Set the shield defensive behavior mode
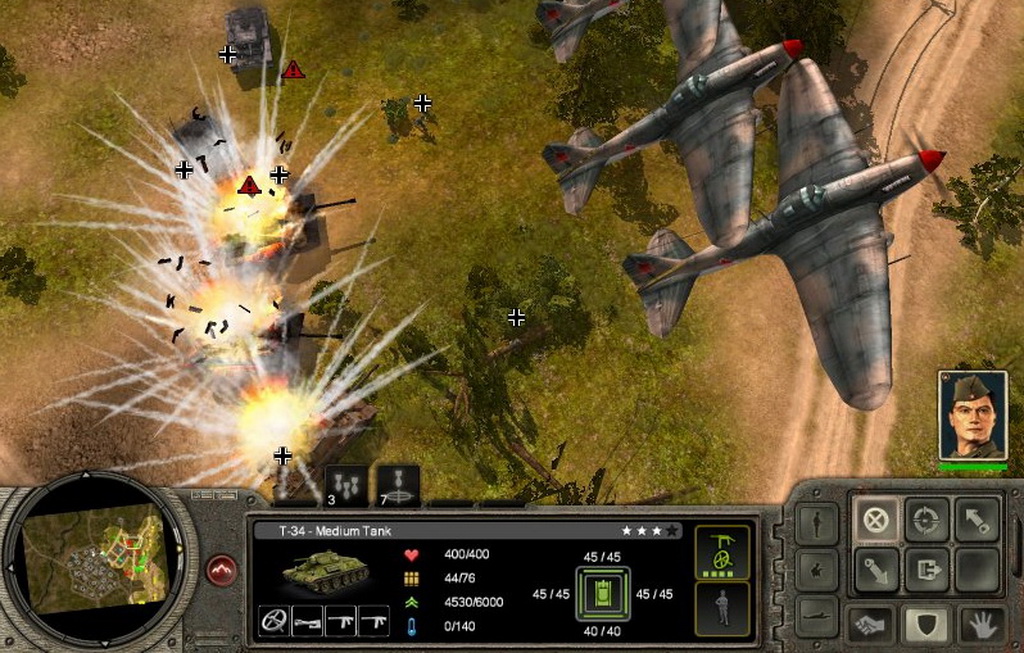This screenshot has height=653, width=1024. 927,625
